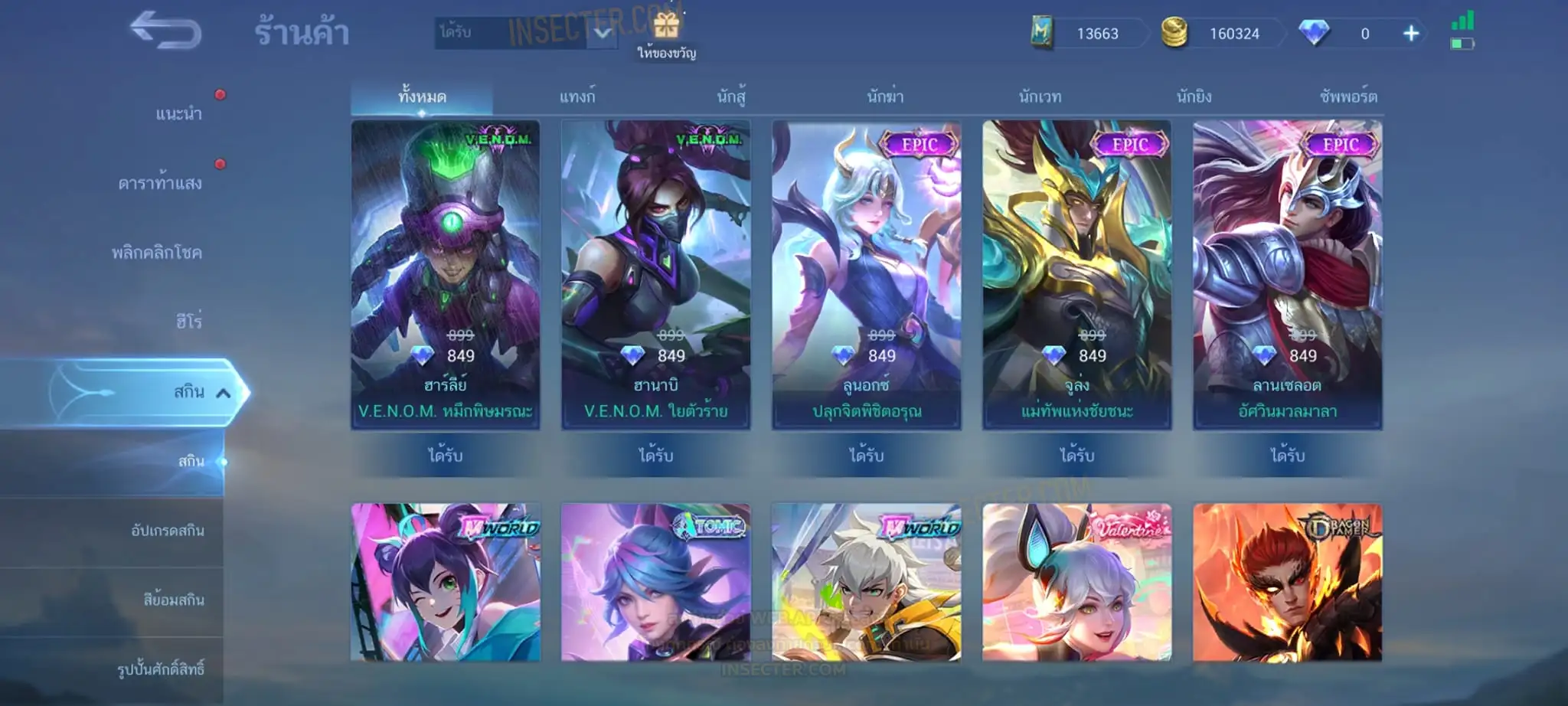View the ซัพพอร์ต category

click(1347, 97)
